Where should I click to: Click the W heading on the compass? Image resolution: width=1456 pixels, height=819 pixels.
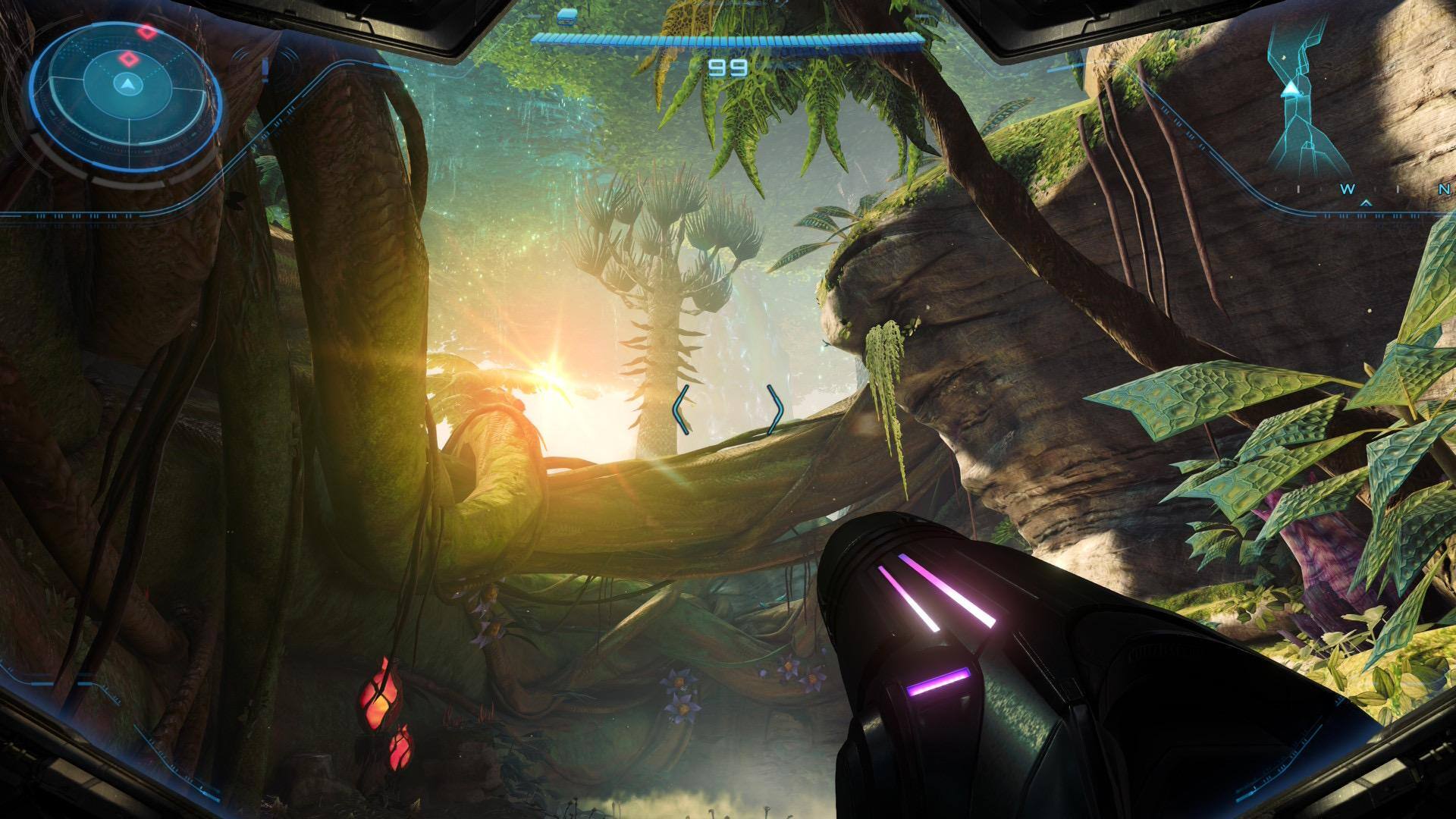[1348, 190]
